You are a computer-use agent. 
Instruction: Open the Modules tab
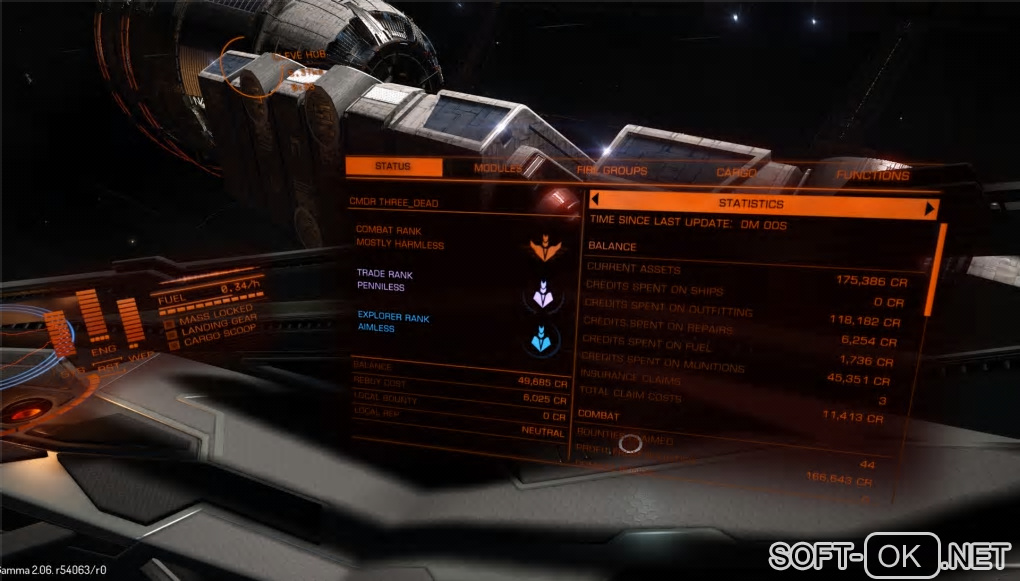(497, 169)
